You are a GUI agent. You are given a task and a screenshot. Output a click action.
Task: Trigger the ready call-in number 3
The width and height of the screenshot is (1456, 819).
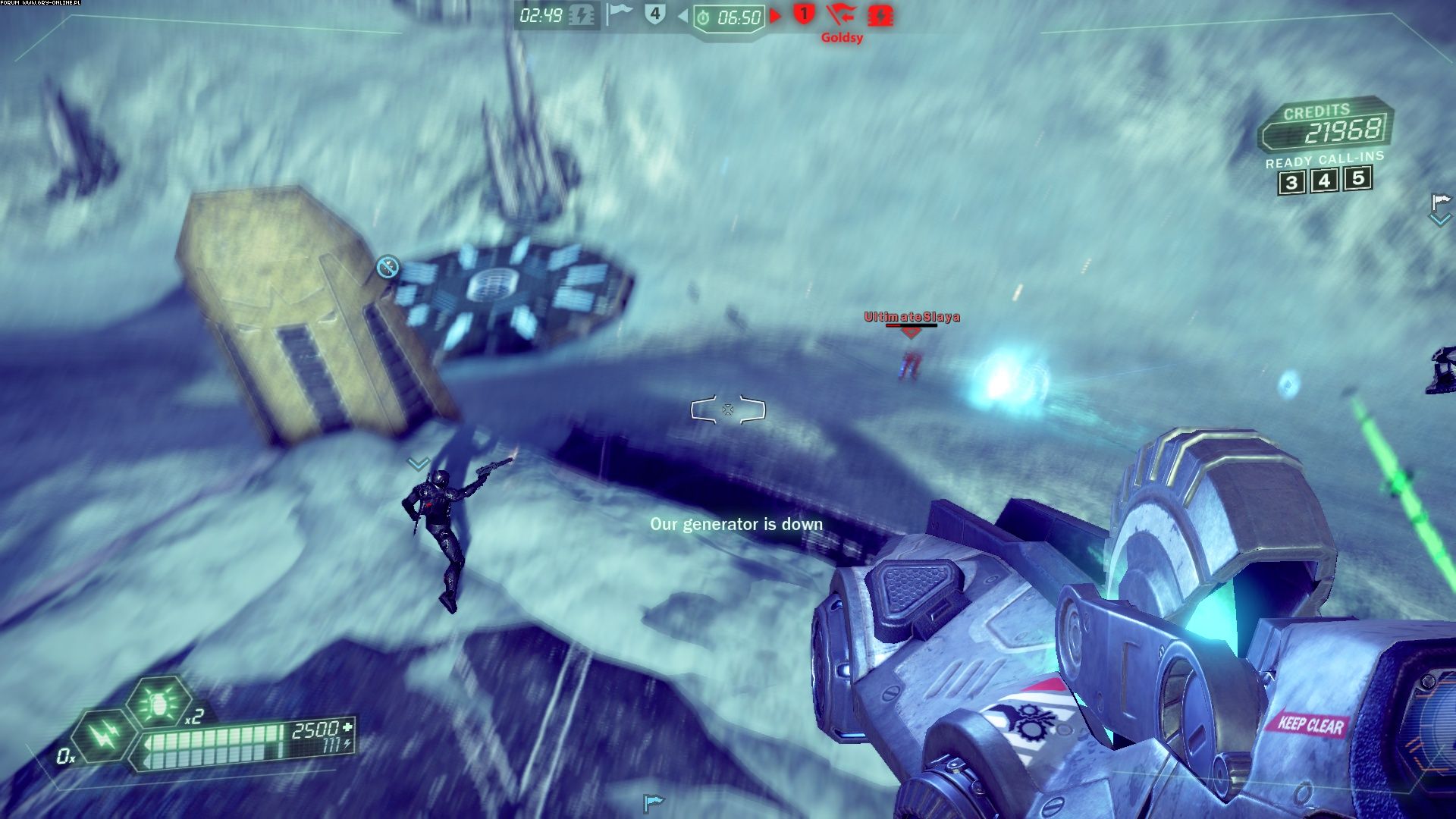[1291, 183]
